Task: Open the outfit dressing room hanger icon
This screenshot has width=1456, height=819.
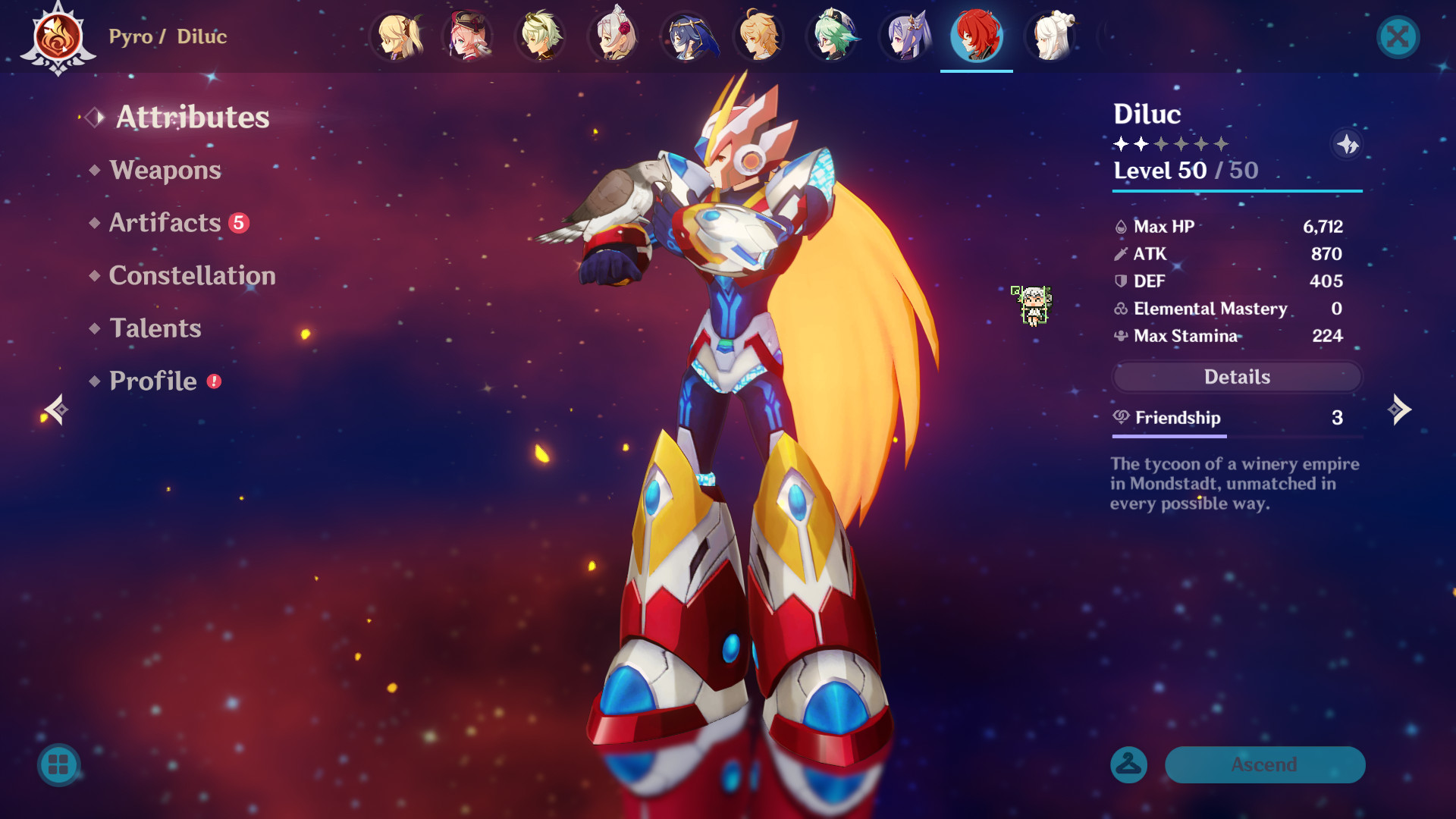Action: click(x=1129, y=765)
